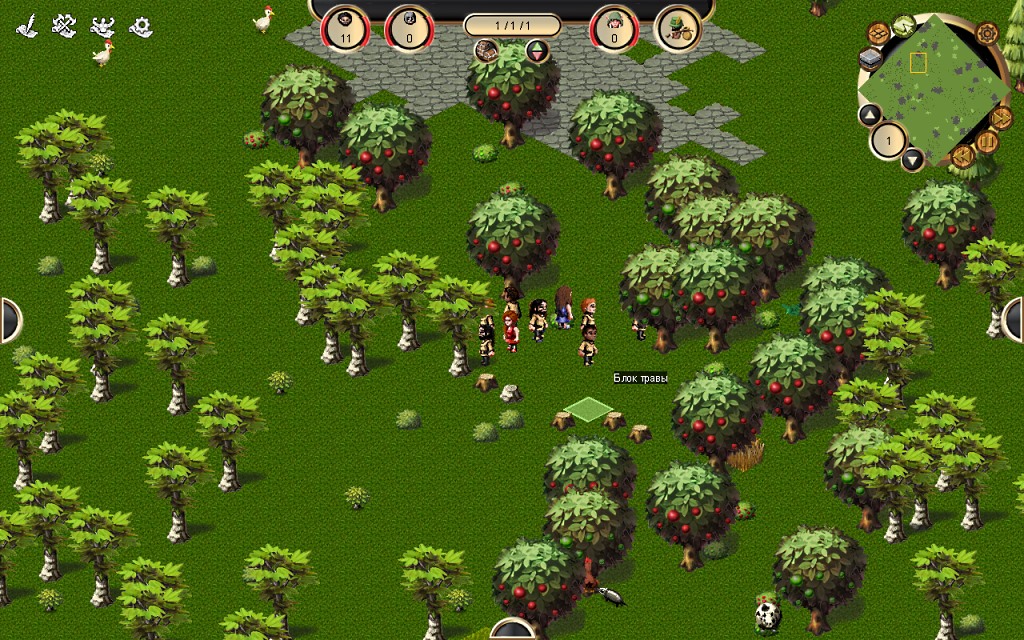Open the treasure chest storage button

coord(488,51)
